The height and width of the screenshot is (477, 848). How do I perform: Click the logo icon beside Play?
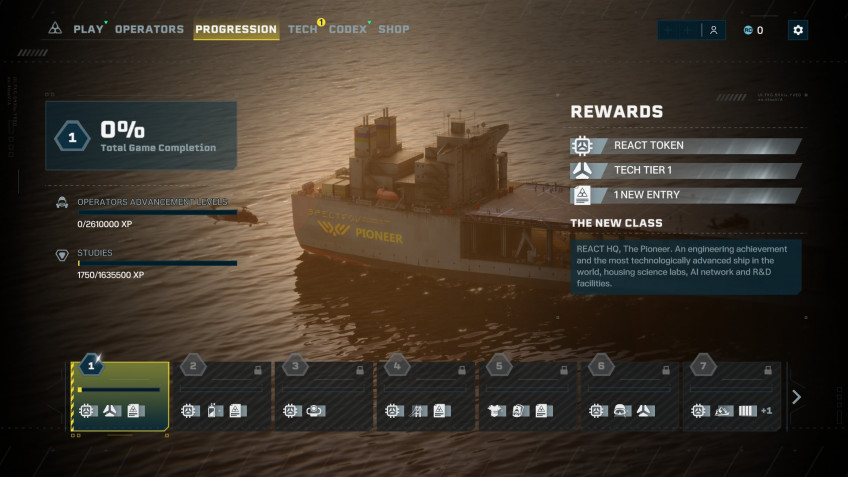point(55,29)
